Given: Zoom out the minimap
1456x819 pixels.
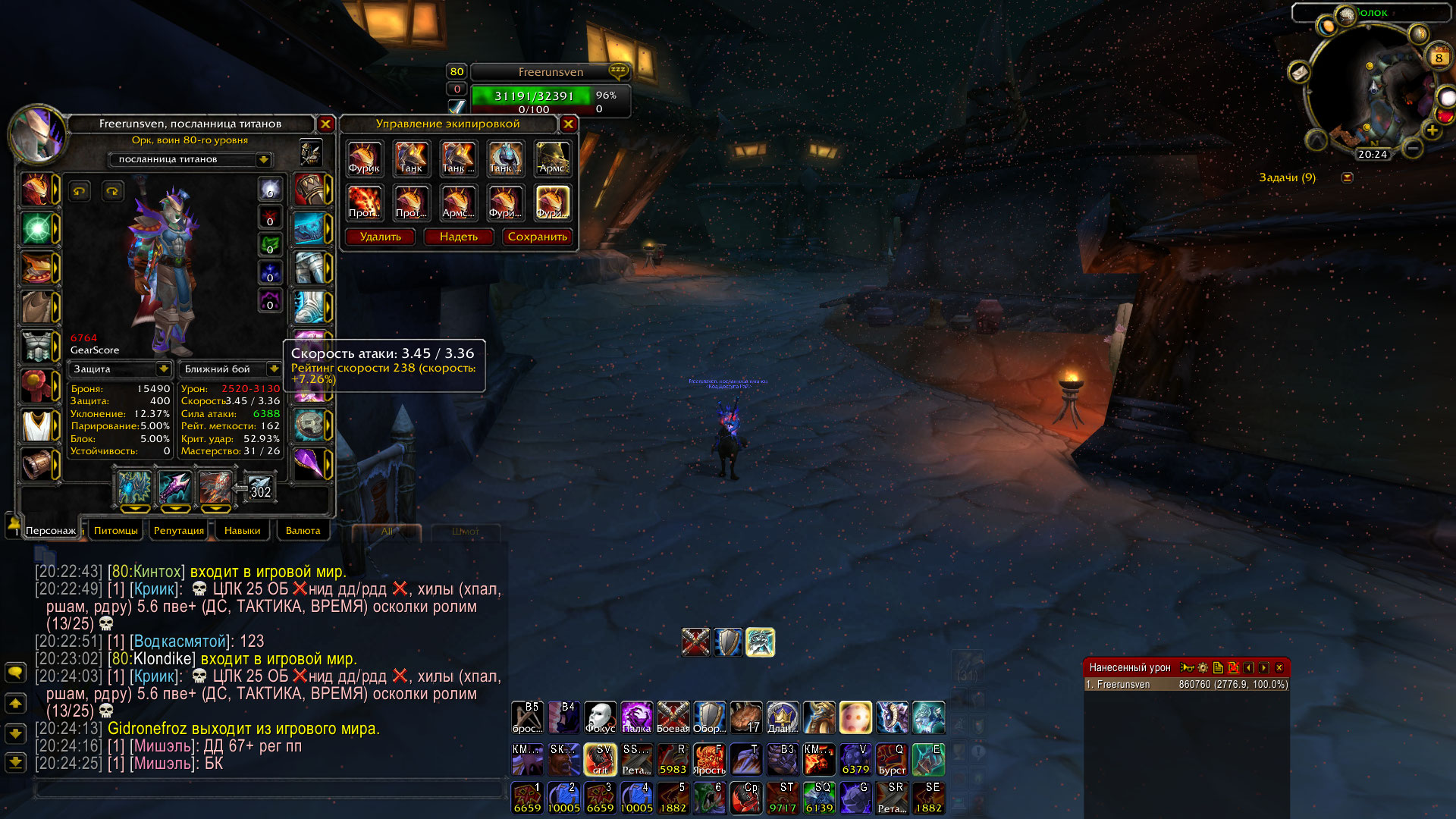Looking at the screenshot, I should coord(1412,148).
